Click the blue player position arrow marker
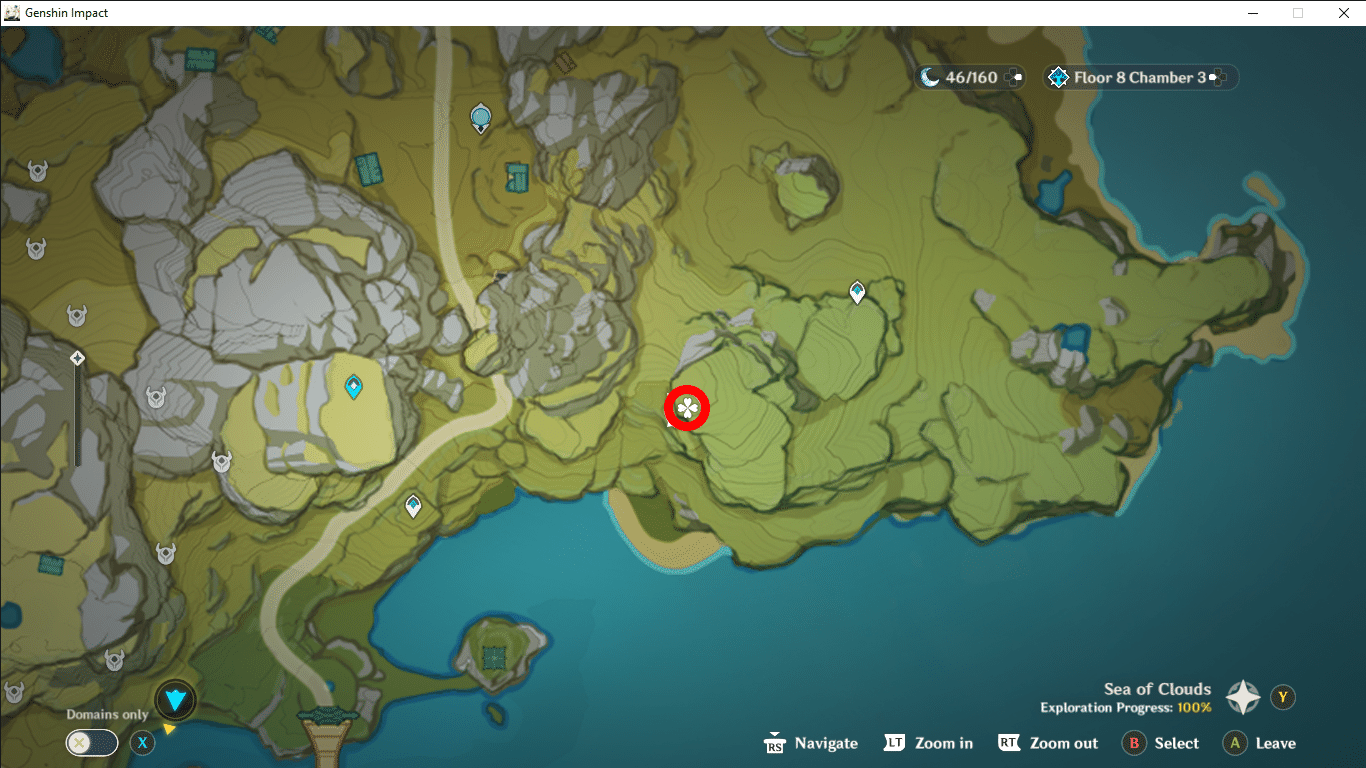The width and height of the screenshot is (1366, 768). 174,700
